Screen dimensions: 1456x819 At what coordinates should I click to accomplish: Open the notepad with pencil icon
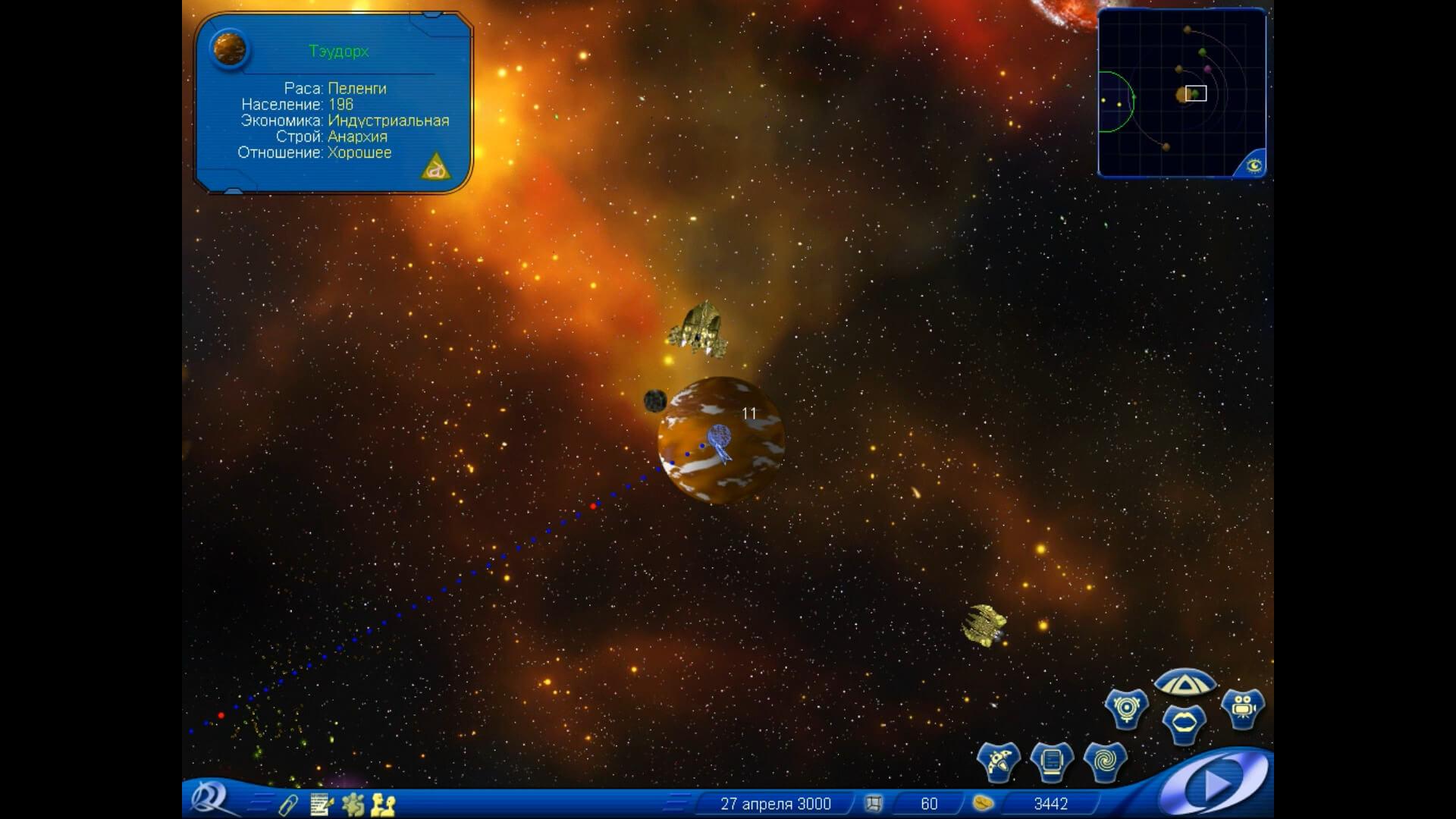click(x=322, y=804)
